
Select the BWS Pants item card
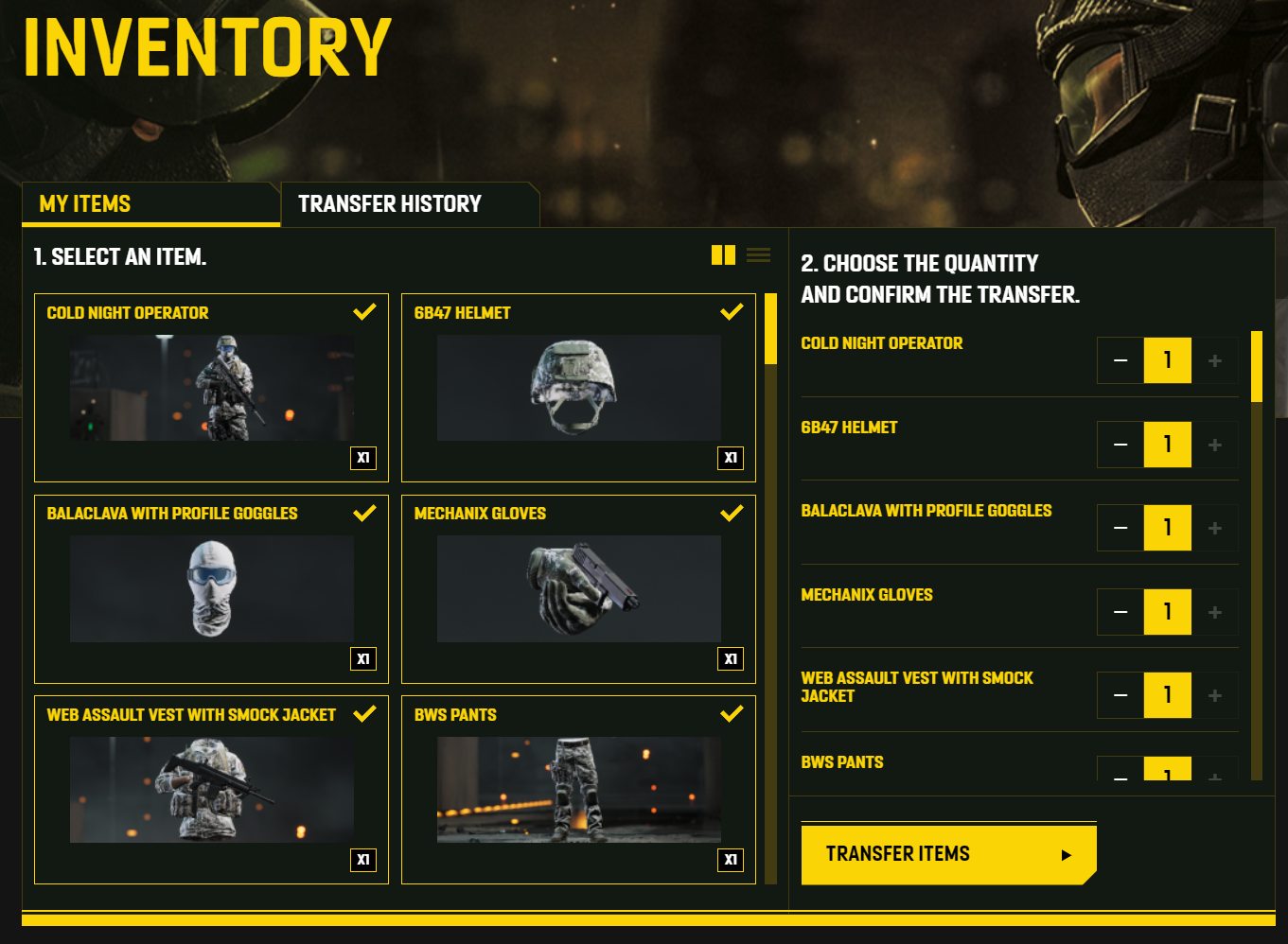point(578,790)
